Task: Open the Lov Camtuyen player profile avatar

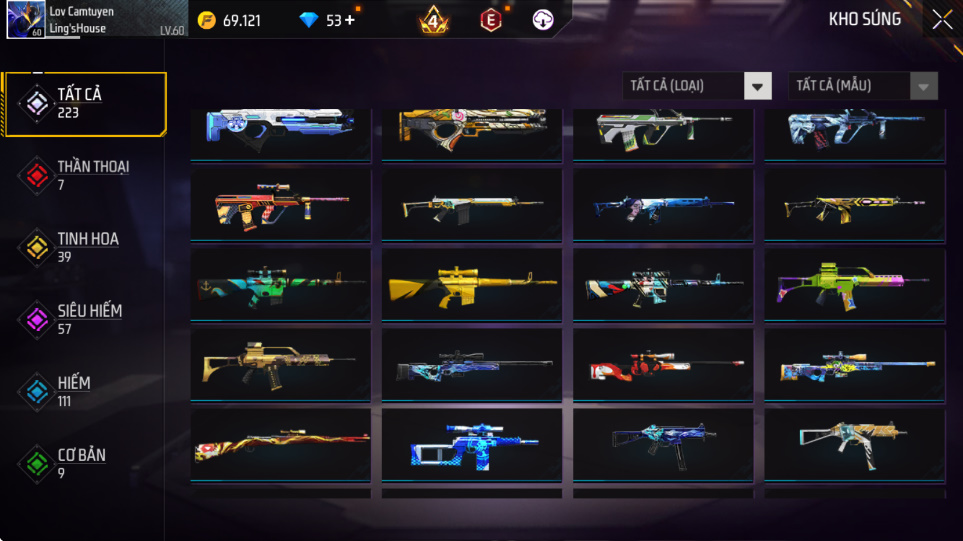Action: tap(25, 20)
